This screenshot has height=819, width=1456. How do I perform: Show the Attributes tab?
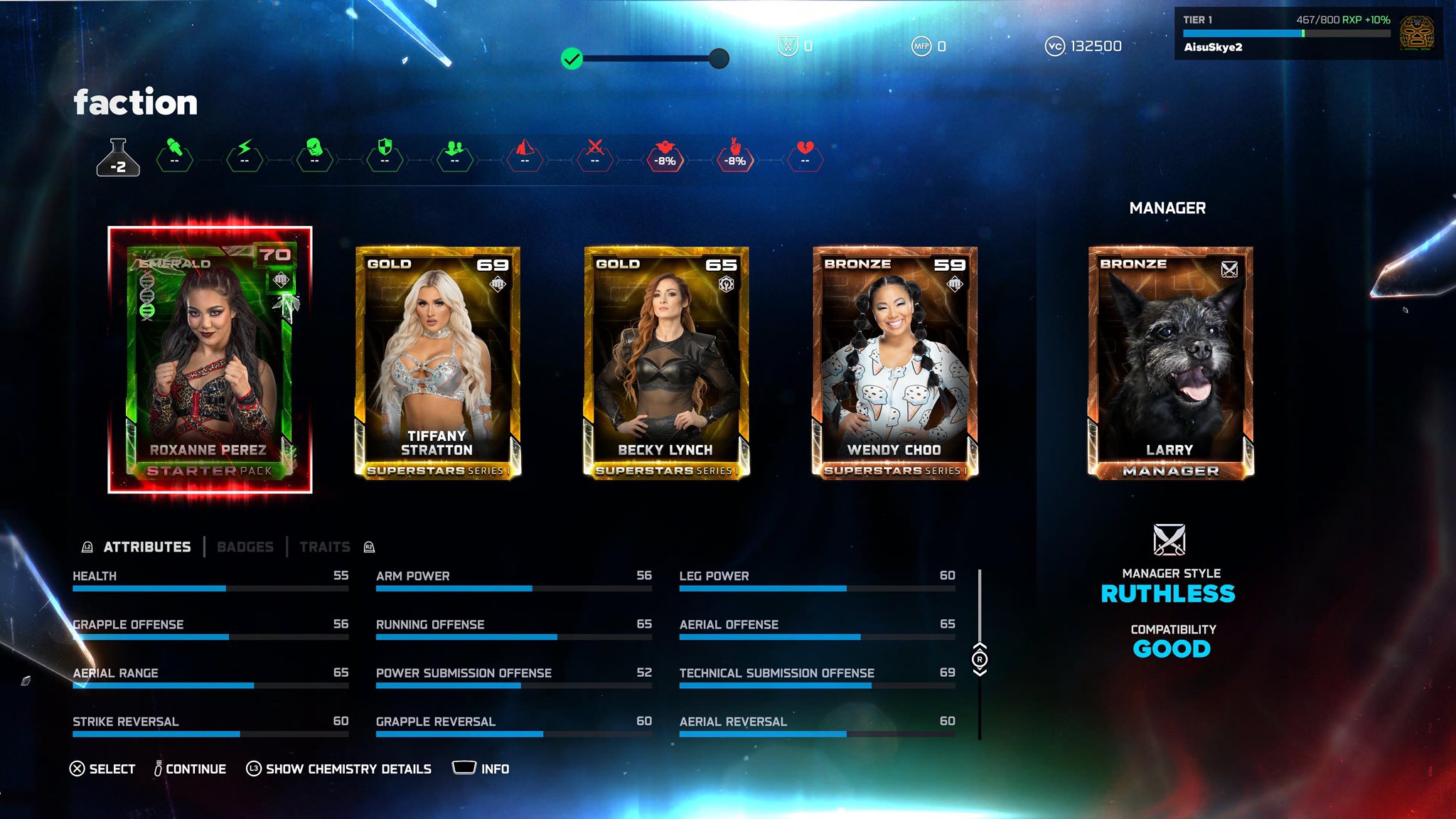(x=147, y=547)
